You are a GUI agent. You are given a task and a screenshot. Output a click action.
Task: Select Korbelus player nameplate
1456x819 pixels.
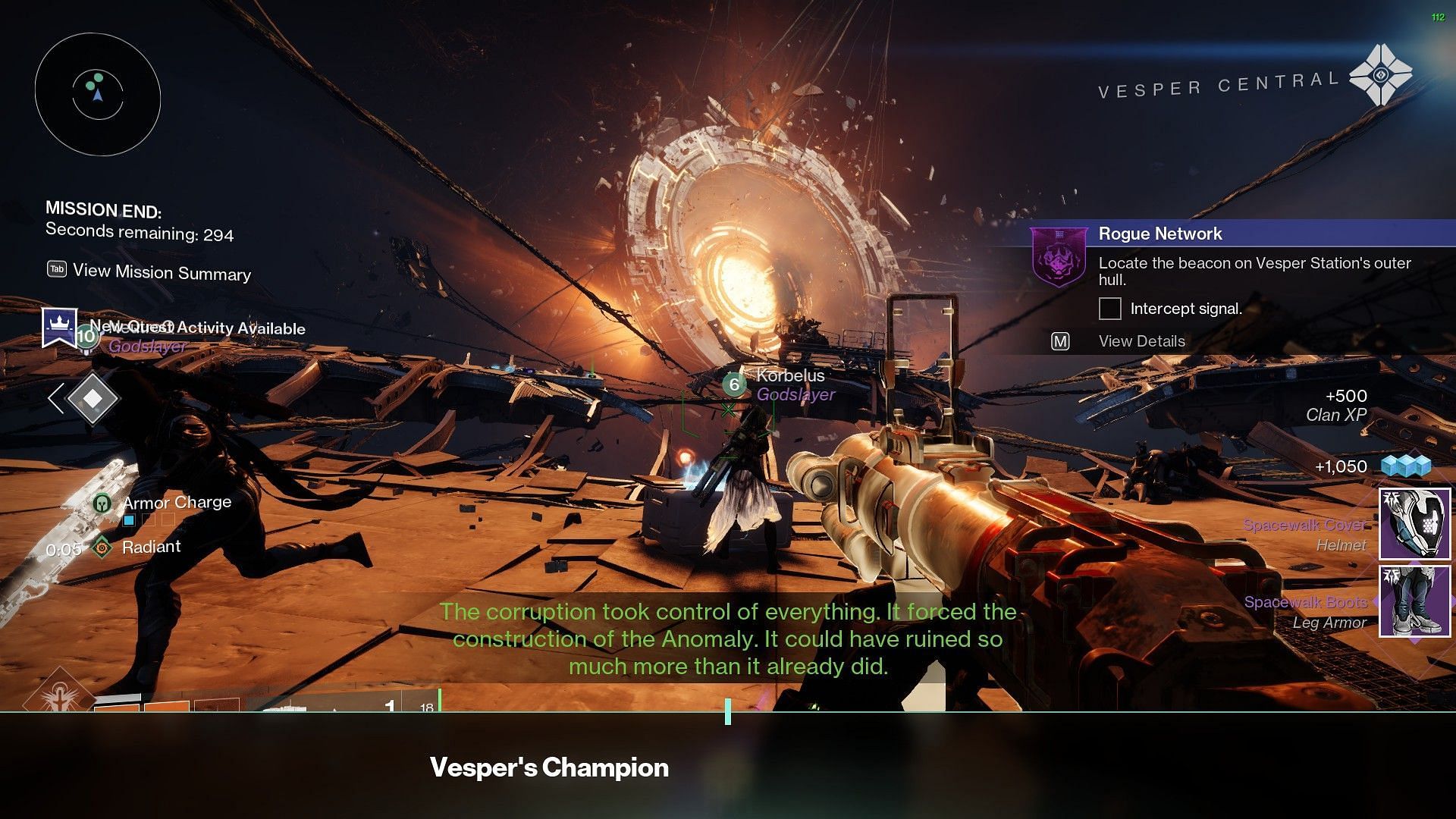(790, 375)
